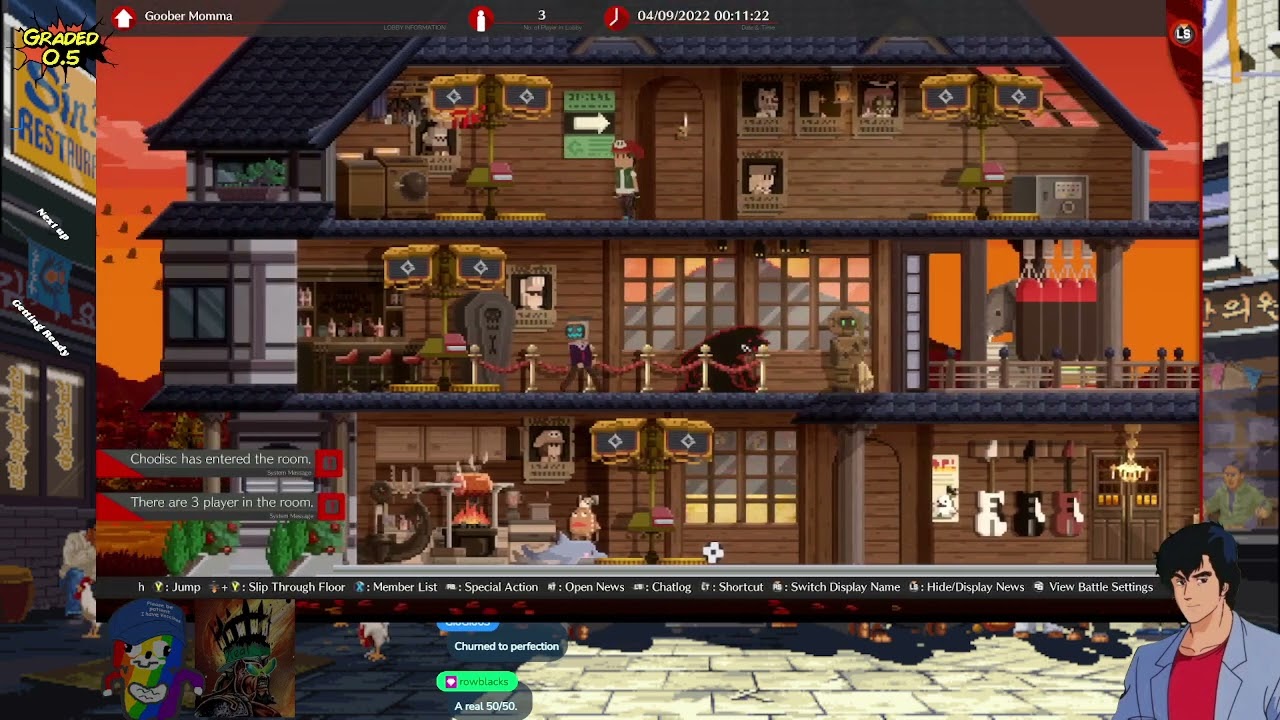Select the Goober Momma lobby name

point(188,16)
